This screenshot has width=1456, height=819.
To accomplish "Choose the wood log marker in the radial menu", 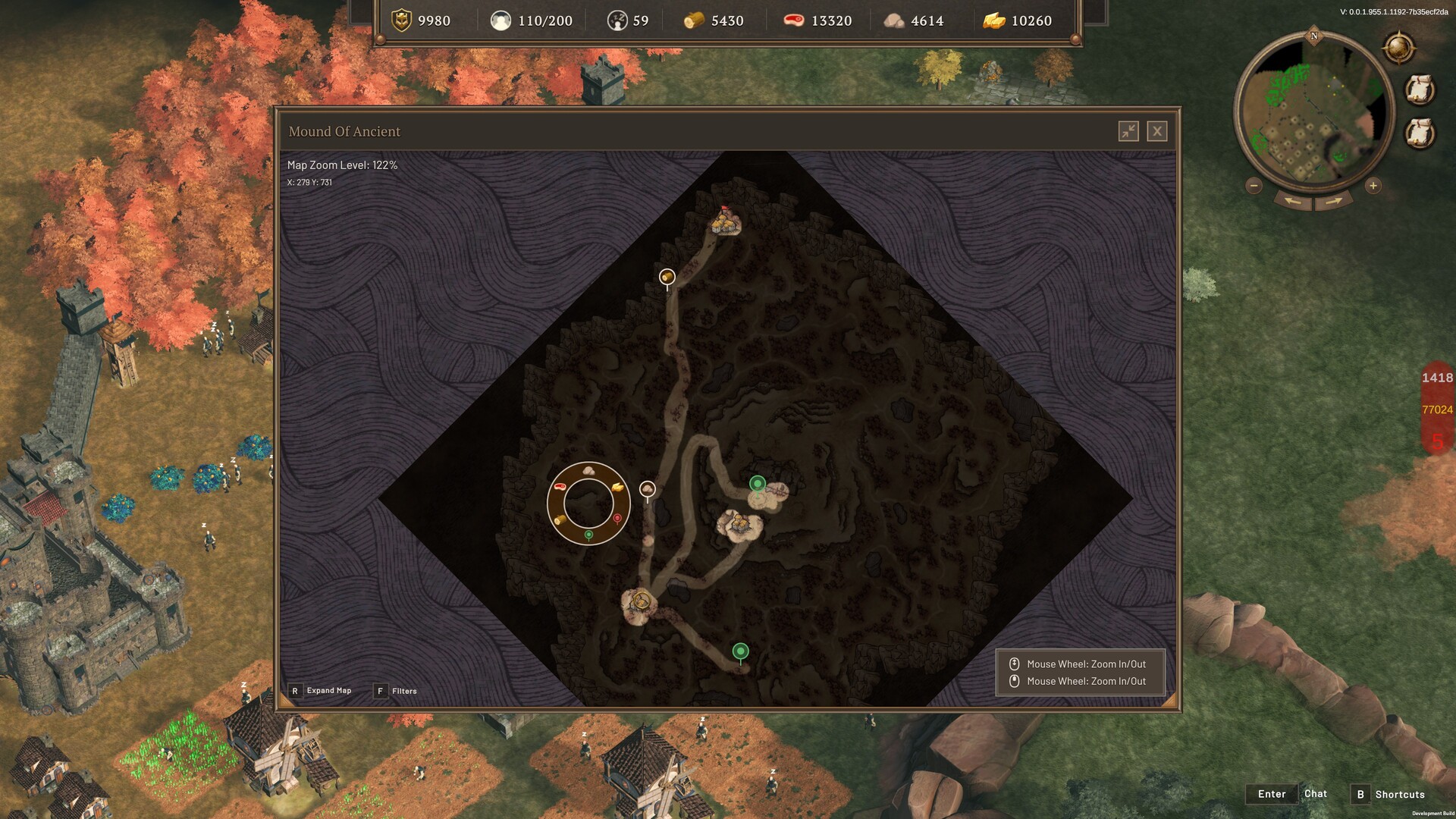I will pyautogui.click(x=560, y=520).
